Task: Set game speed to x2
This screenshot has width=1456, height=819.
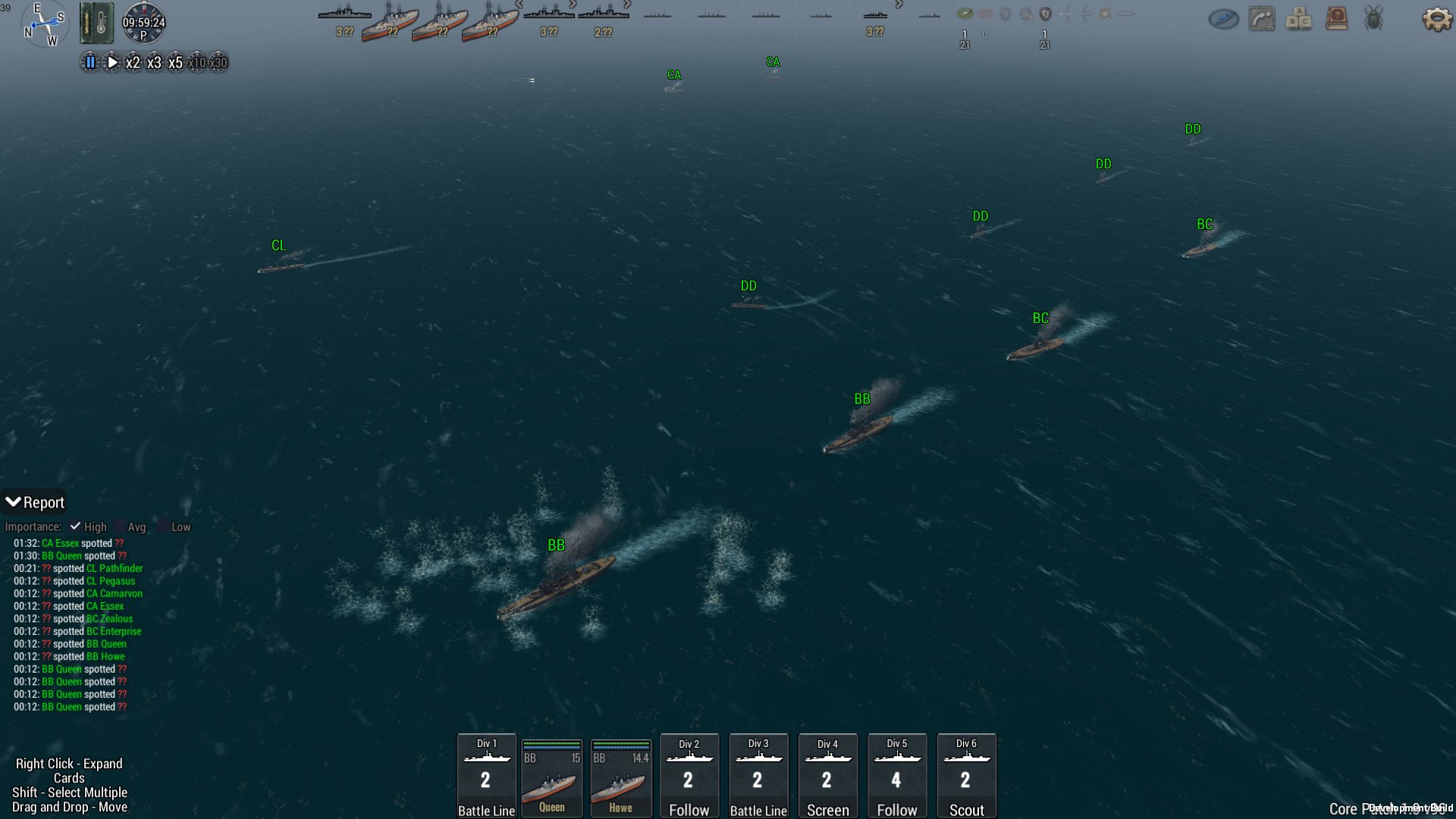Action: pyautogui.click(x=133, y=63)
